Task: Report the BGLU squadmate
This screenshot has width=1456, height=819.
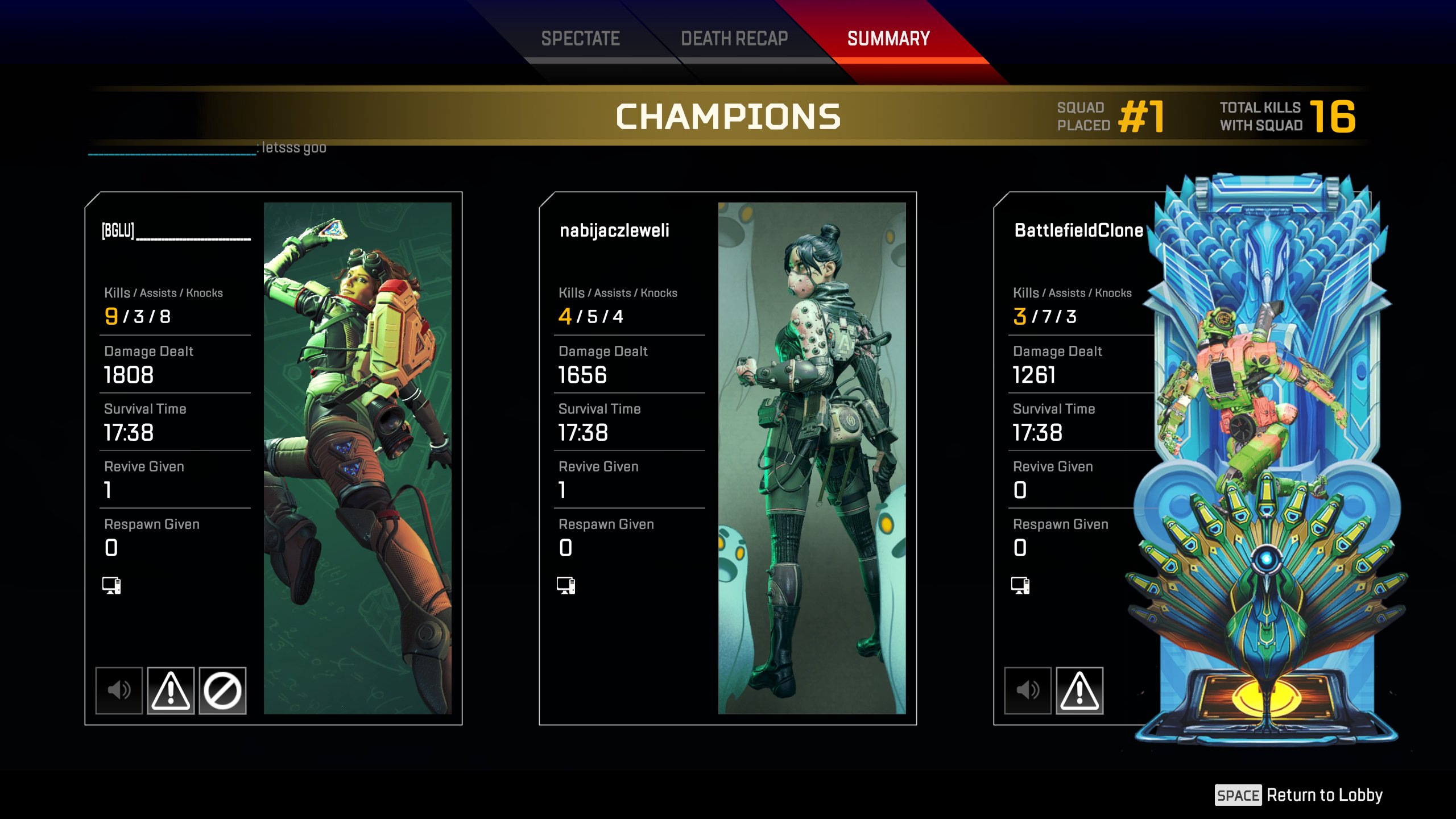Action: coord(171,690)
